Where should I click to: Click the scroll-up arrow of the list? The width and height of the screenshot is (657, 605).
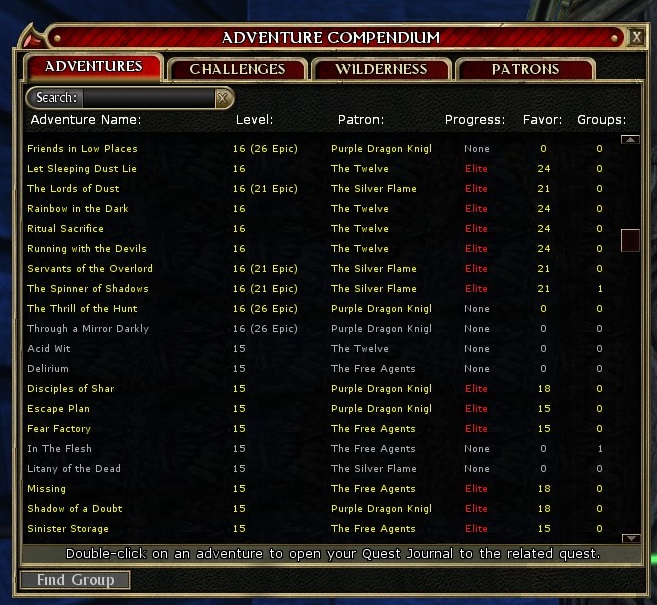tap(630, 139)
